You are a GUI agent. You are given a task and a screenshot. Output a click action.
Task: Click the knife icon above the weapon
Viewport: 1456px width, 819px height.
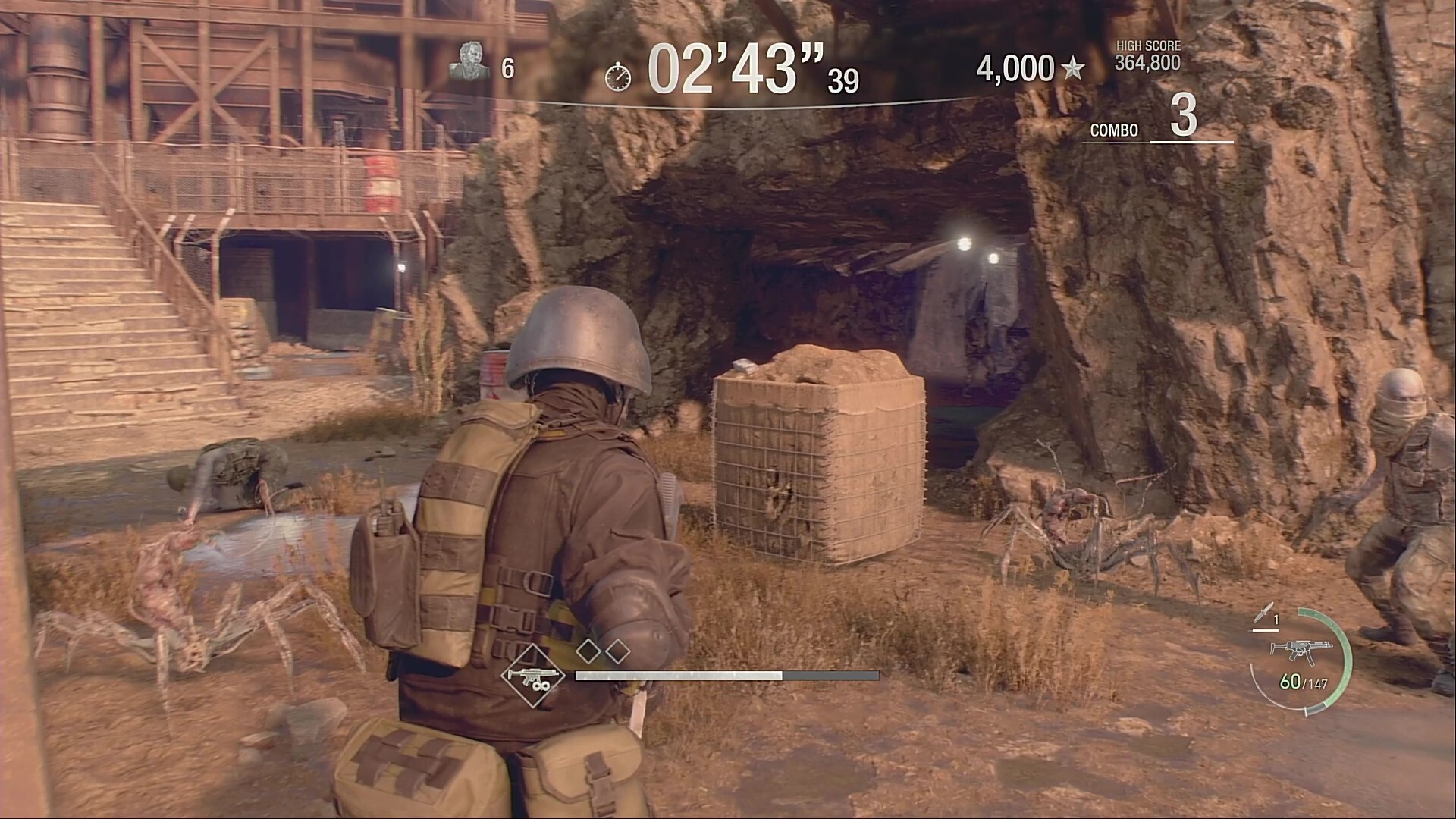tap(1263, 614)
